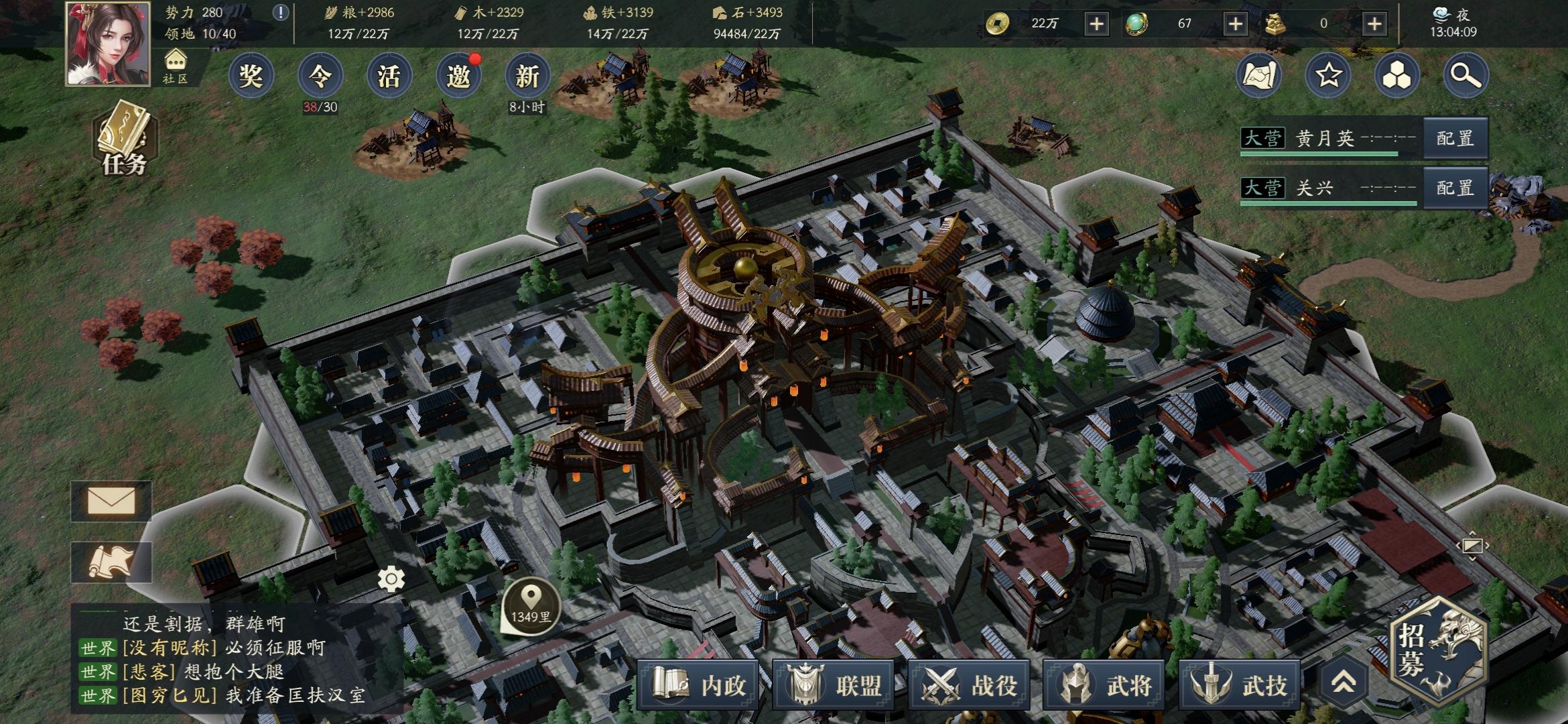
Task: Open the 武将 generals menu
Action: click(1104, 684)
